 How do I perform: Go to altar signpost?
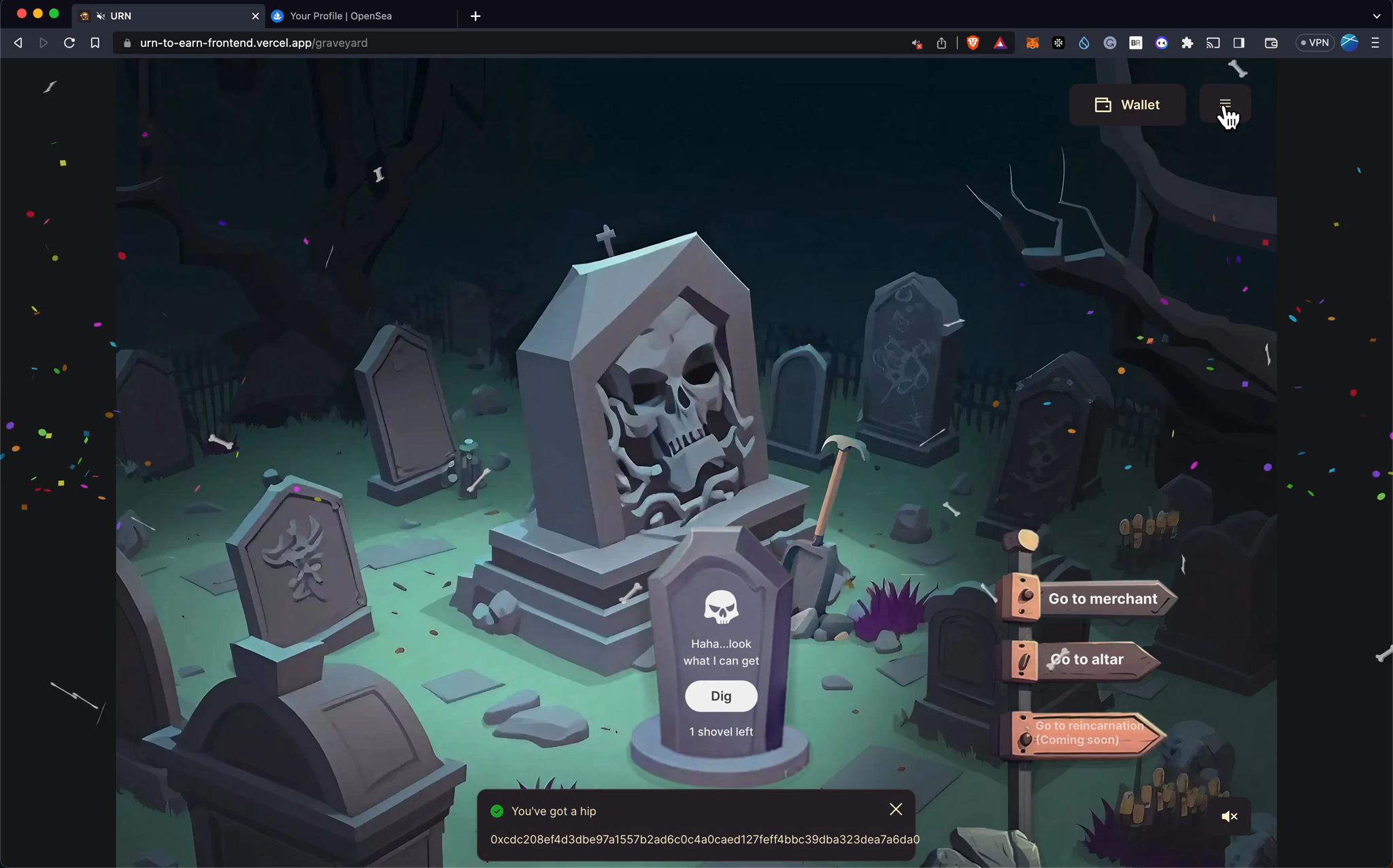click(x=1086, y=659)
